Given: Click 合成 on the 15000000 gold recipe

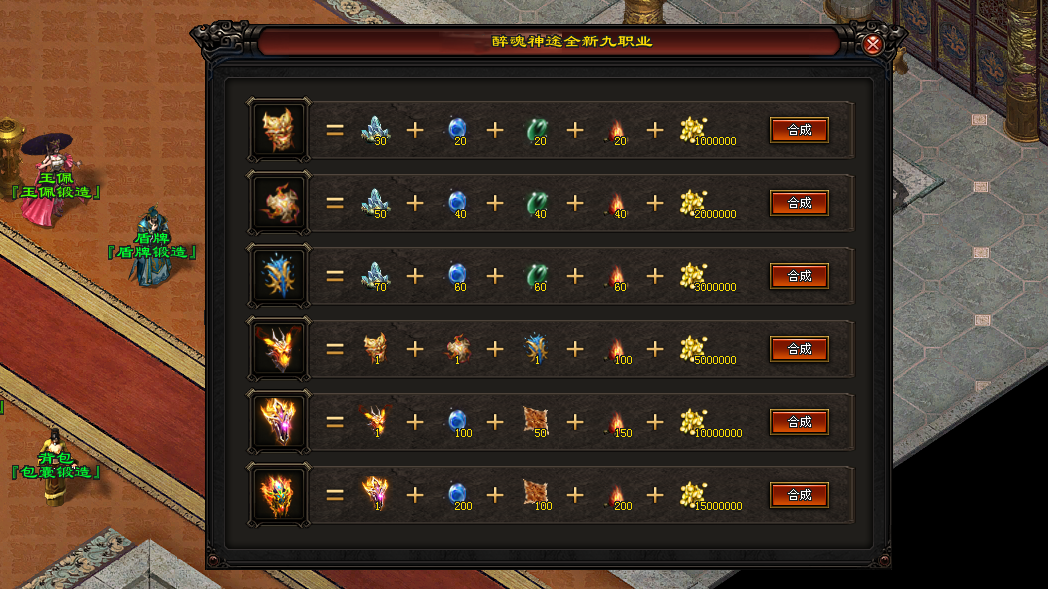Looking at the screenshot, I should 799,495.
